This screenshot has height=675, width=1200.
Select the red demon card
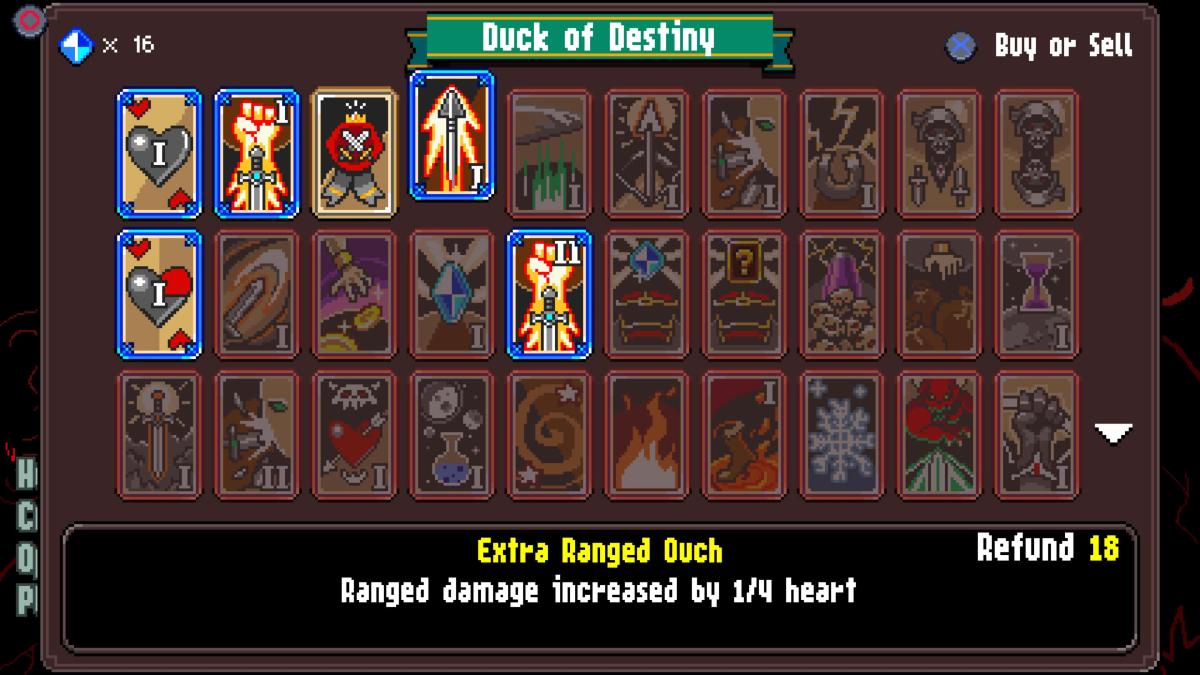[939, 435]
